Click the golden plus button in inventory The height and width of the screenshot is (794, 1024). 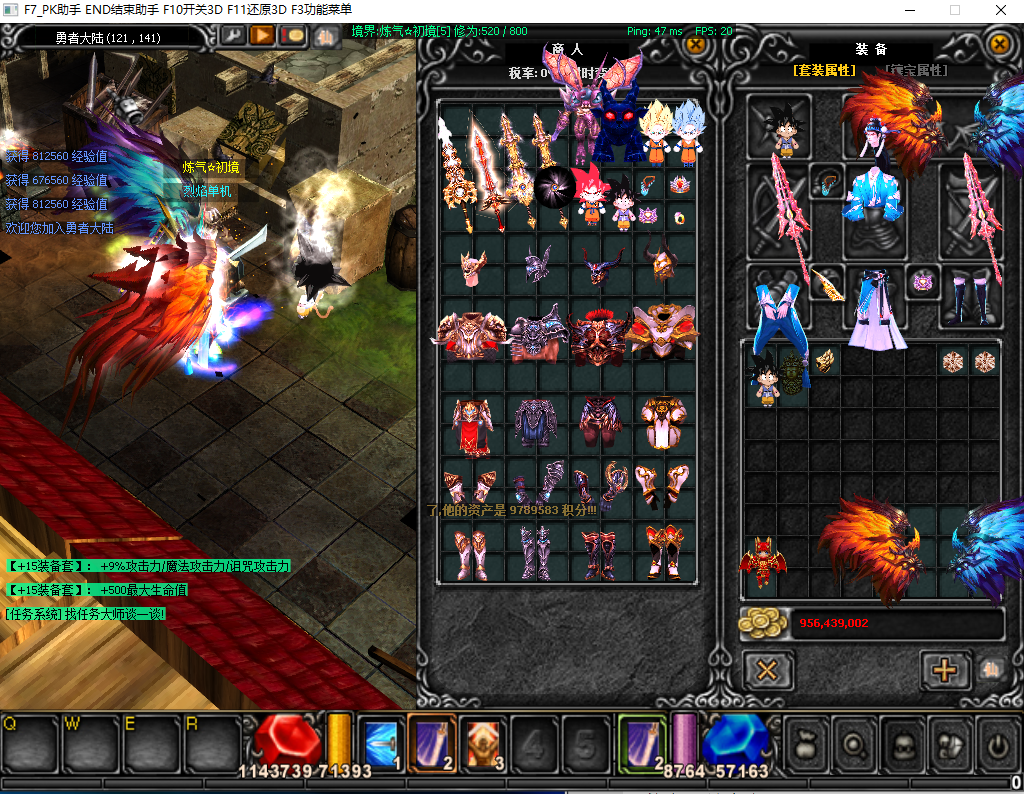pyautogui.click(x=944, y=669)
